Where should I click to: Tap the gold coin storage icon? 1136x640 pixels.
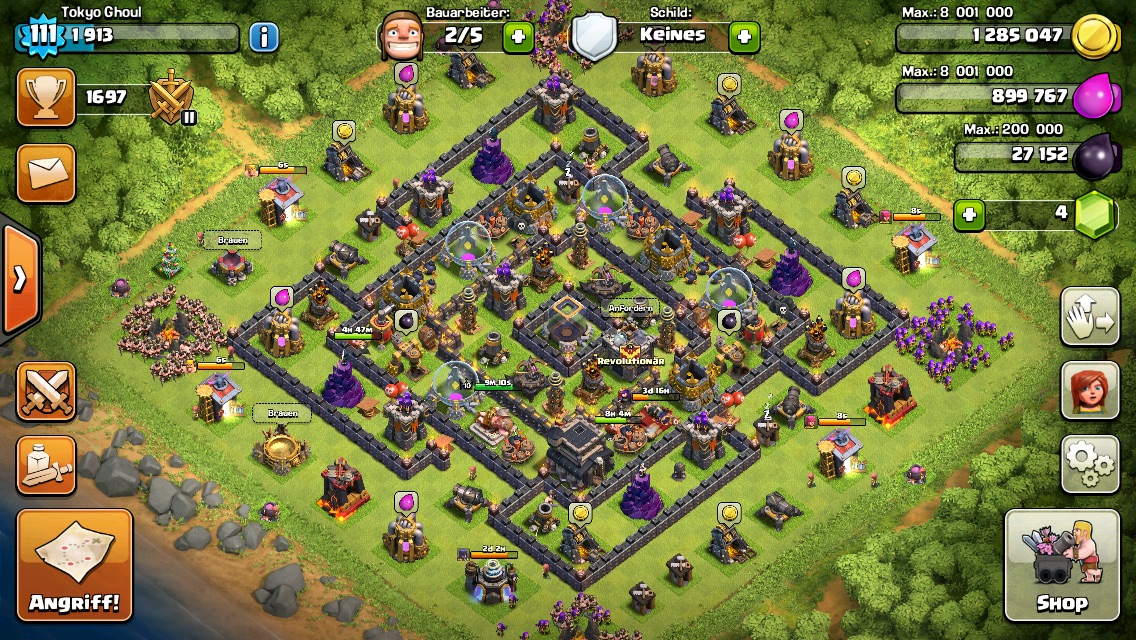point(1093,37)
